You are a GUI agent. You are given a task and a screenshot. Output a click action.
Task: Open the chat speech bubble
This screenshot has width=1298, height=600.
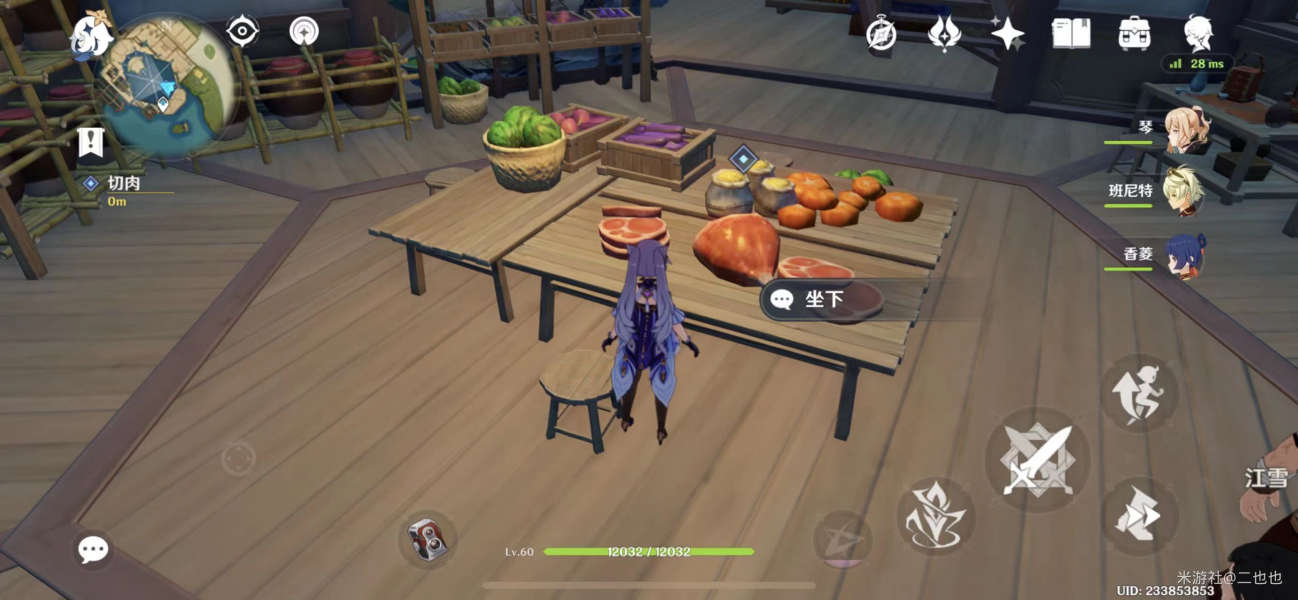click(94, 549)
